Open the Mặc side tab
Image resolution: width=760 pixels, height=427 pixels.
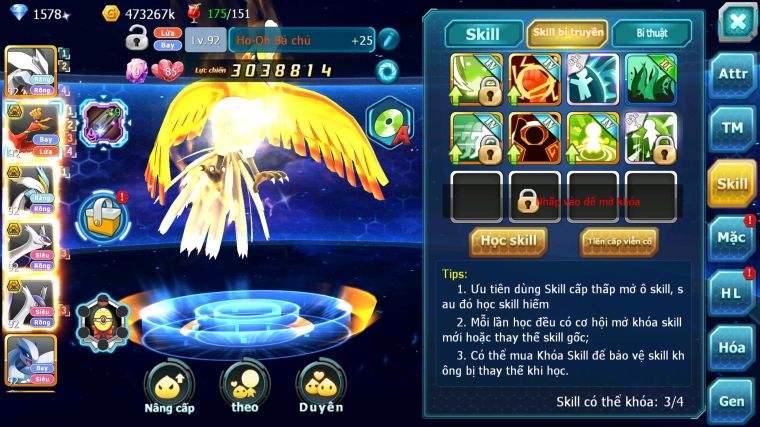tap(732, 238)
